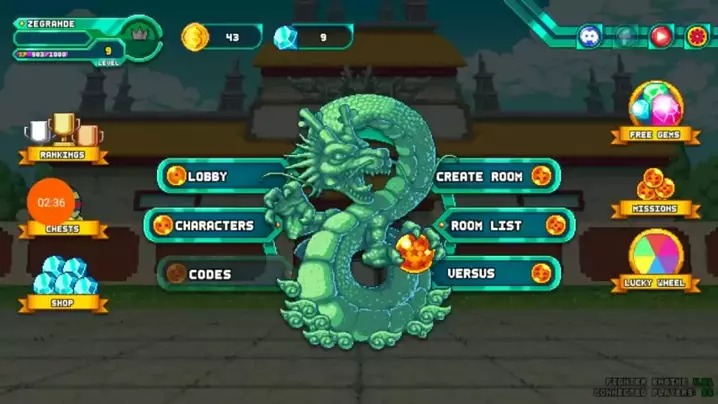Open the Discord link icon
This screenshot has height=404, width=718.
(590, 37)
